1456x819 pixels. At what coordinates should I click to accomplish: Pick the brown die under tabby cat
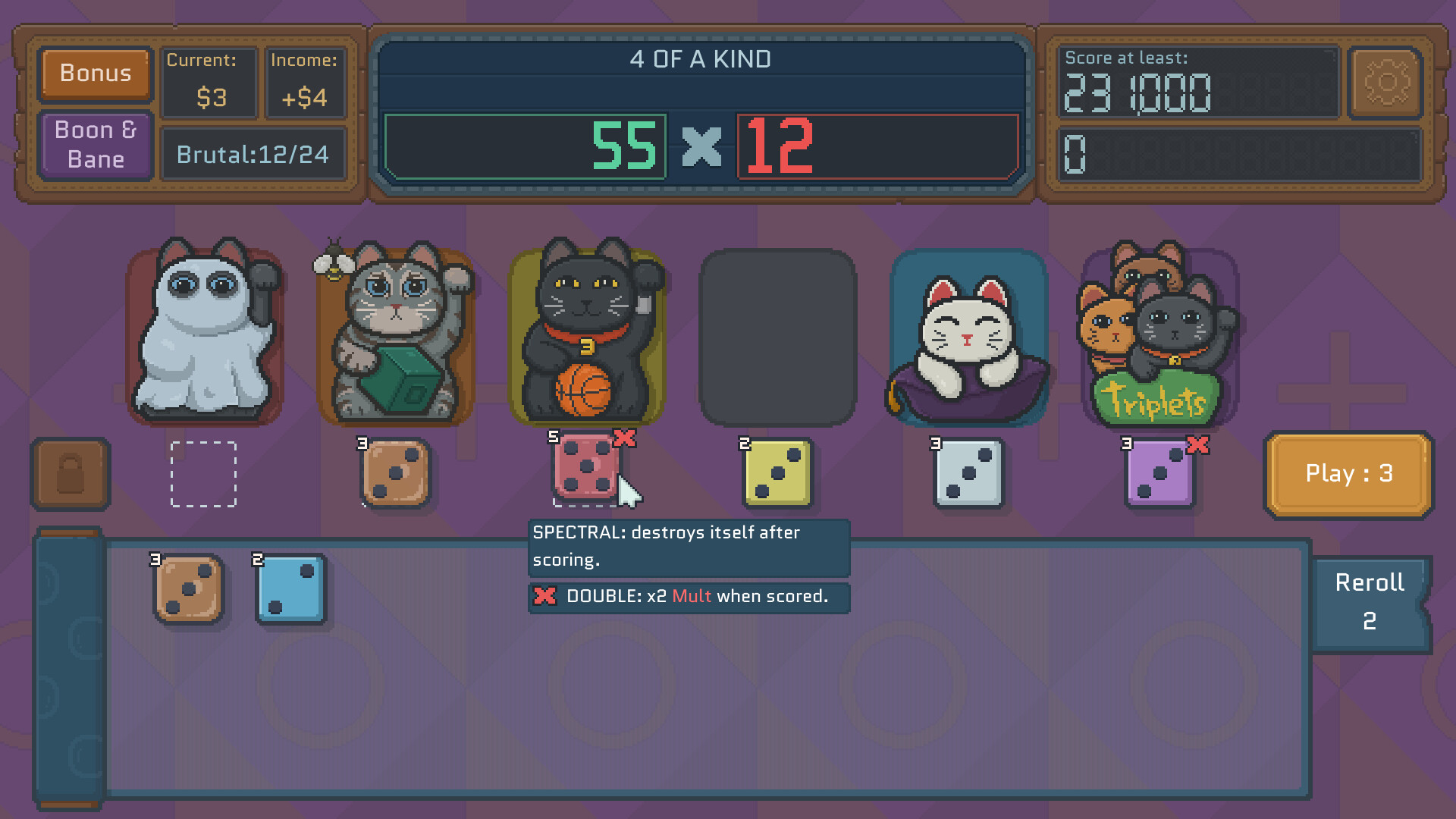click(395, 474)
